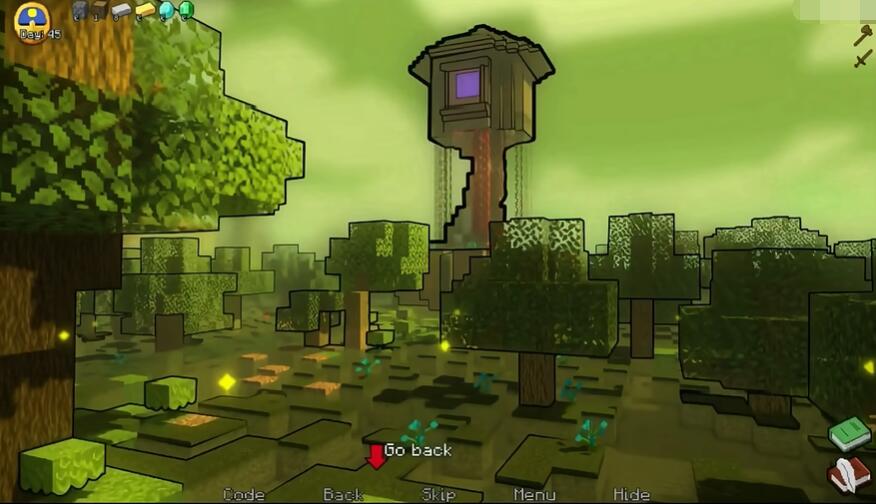The width and height of the screenshot is (876, 504).
Task: Click the gold ingot resource icon
Action: click(145, 11)
